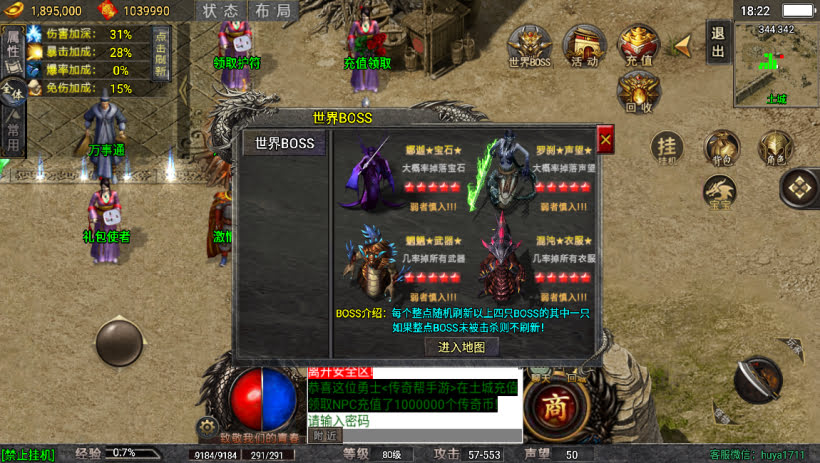
Task: Open the 角色 character sheet
Action: tap(774, 147)
